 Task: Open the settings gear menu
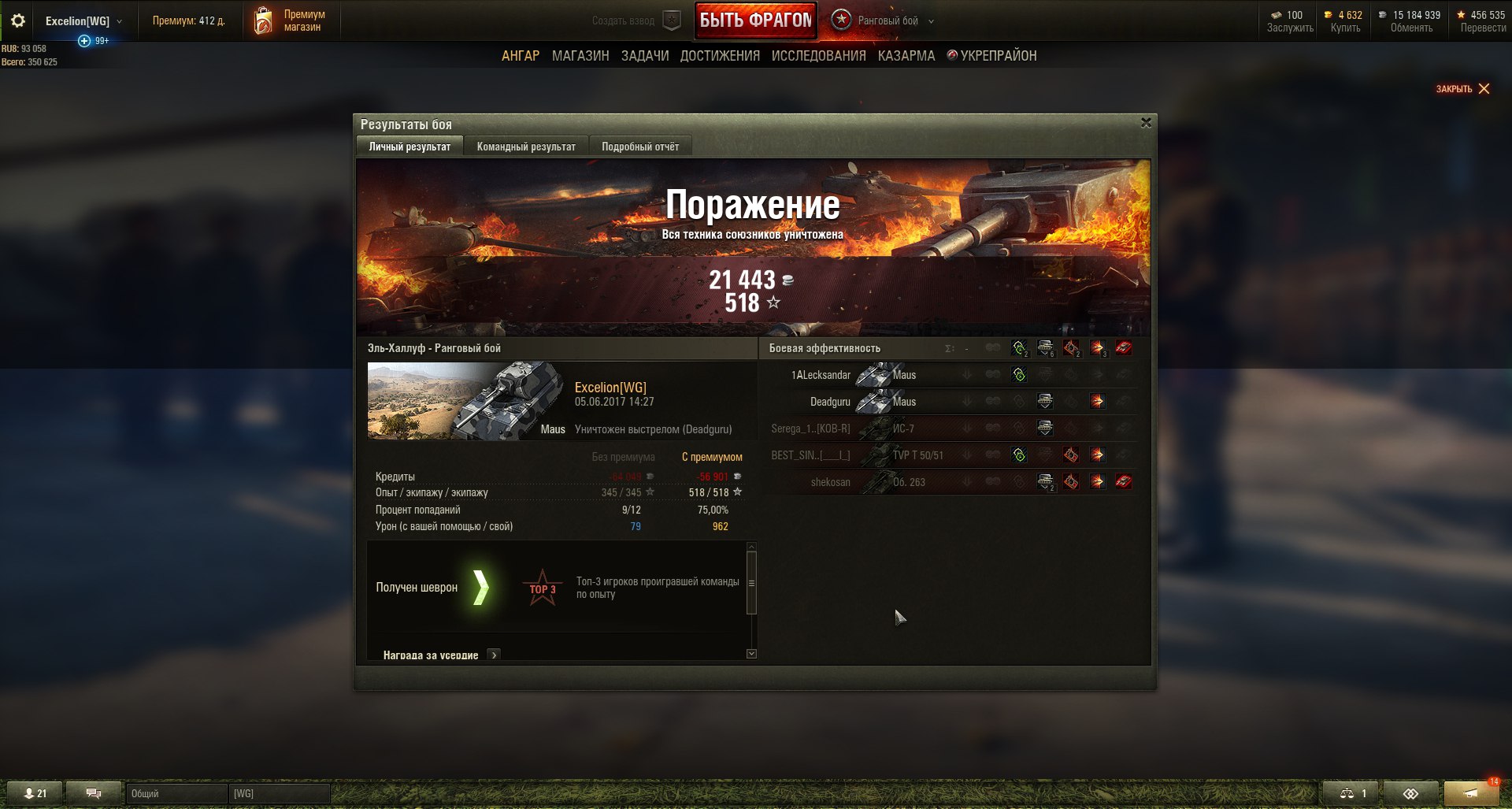17,21
